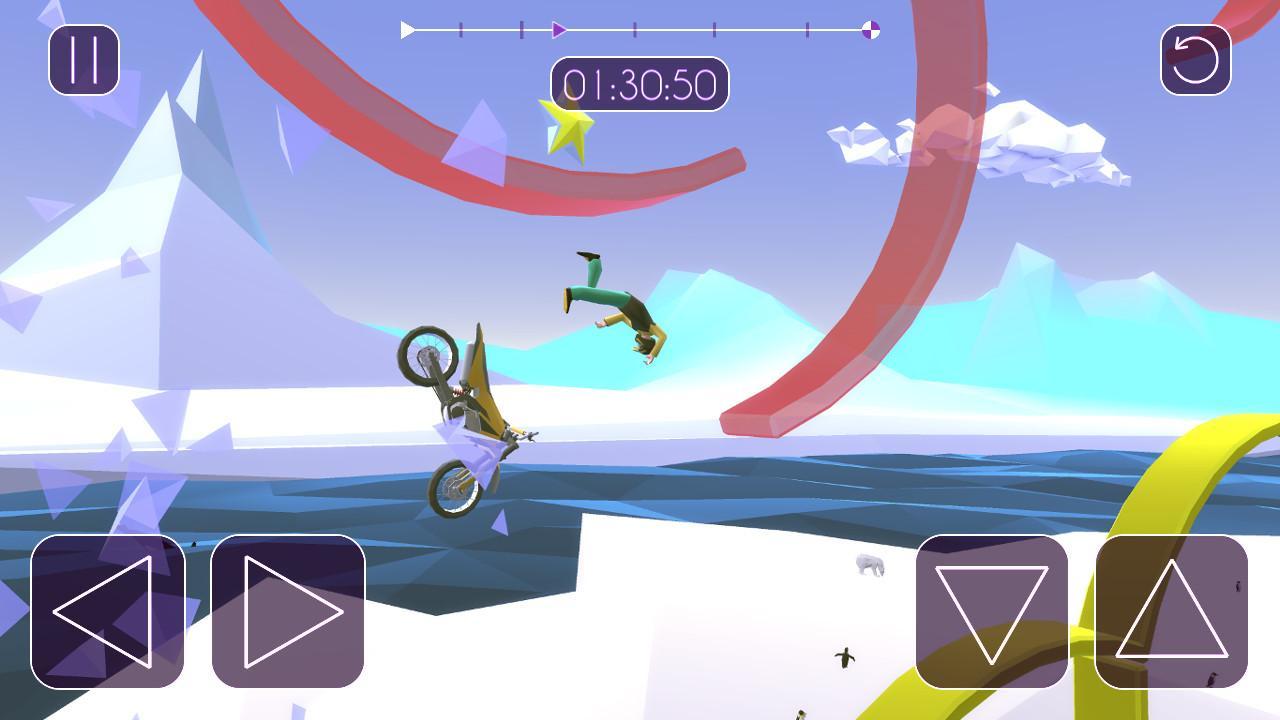Tap the left-pointing triangle control
This screenshot has width=1280, height=720.
click(108, 611)
